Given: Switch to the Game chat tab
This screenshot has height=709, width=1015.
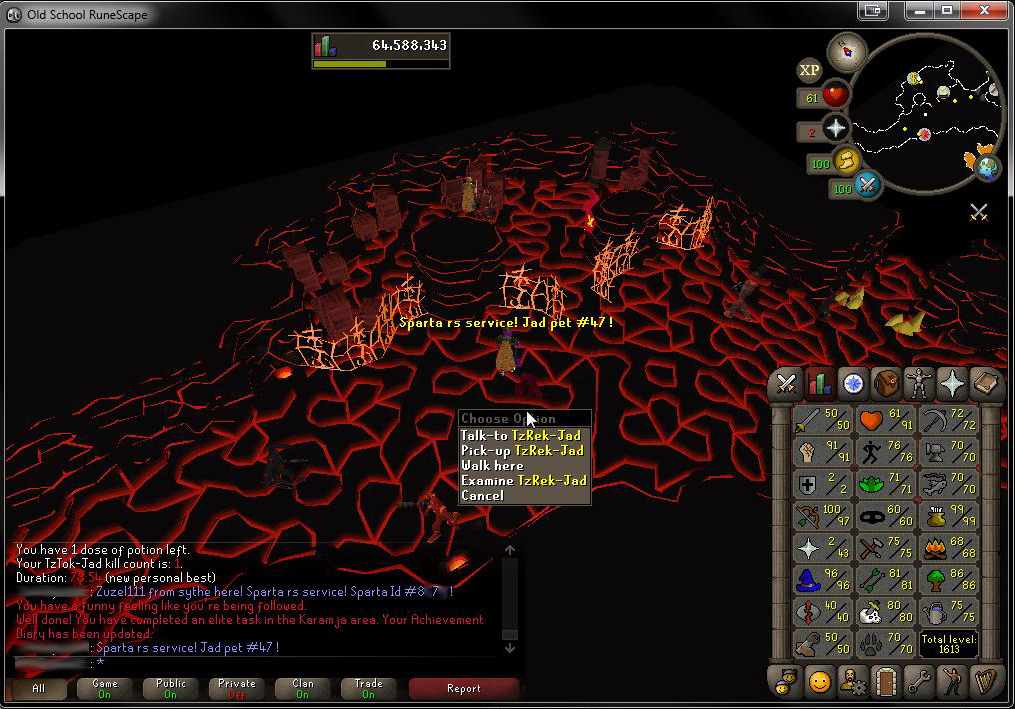Looking at the screenshot, I should tap(105, 688).
